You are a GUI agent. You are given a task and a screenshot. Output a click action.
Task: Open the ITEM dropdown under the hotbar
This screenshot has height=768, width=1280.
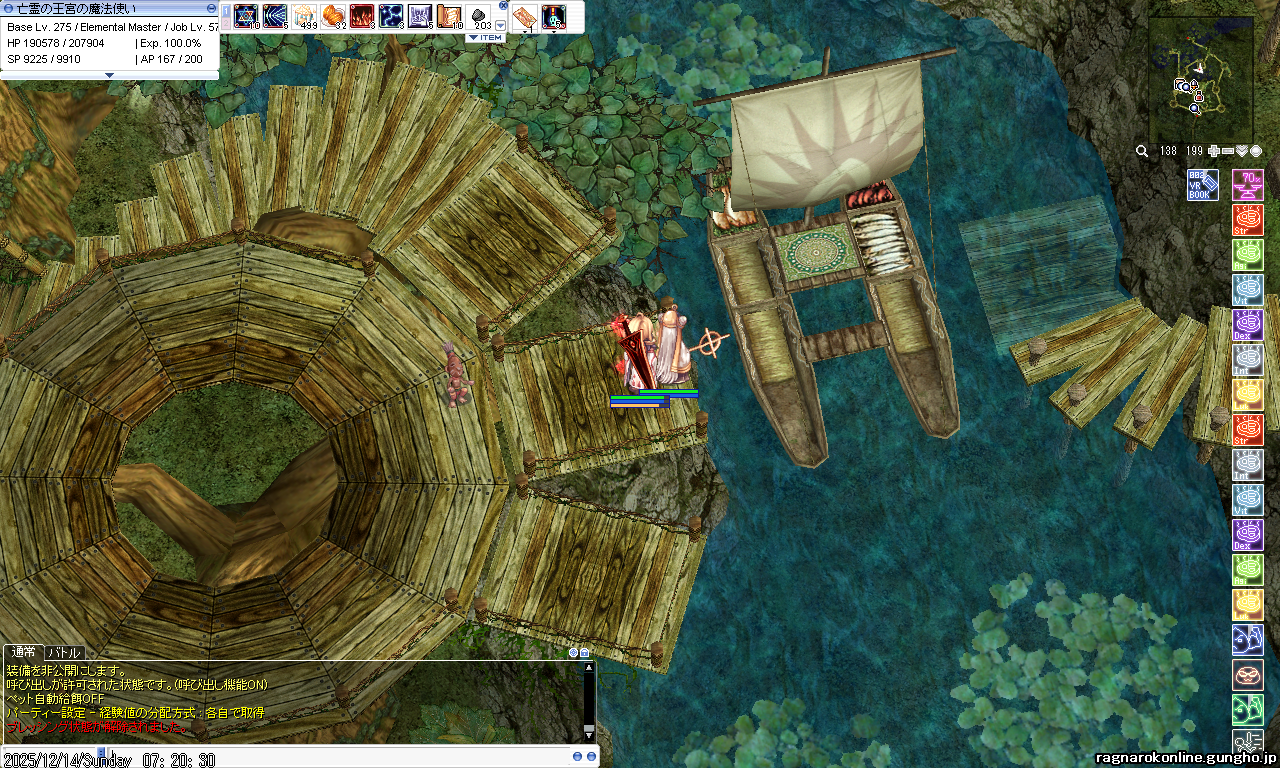click(486, 38)
